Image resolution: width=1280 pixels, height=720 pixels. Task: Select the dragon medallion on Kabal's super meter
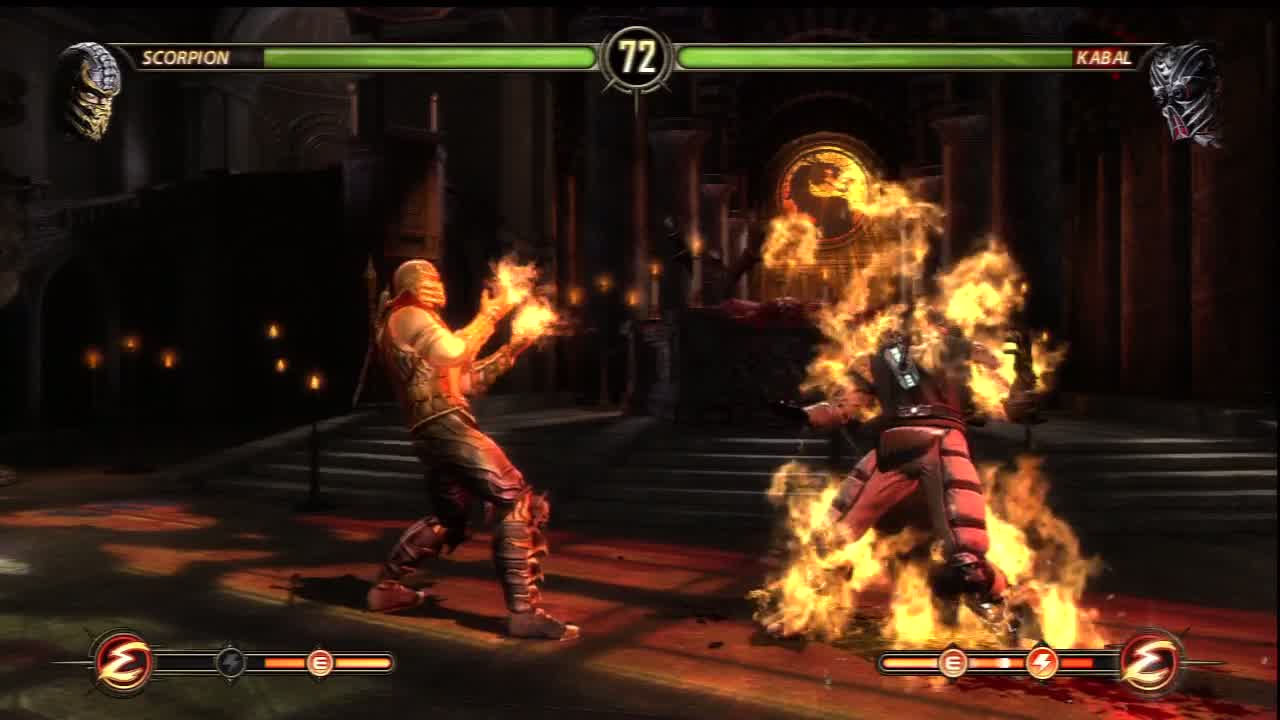click(x=1150, y=662)
